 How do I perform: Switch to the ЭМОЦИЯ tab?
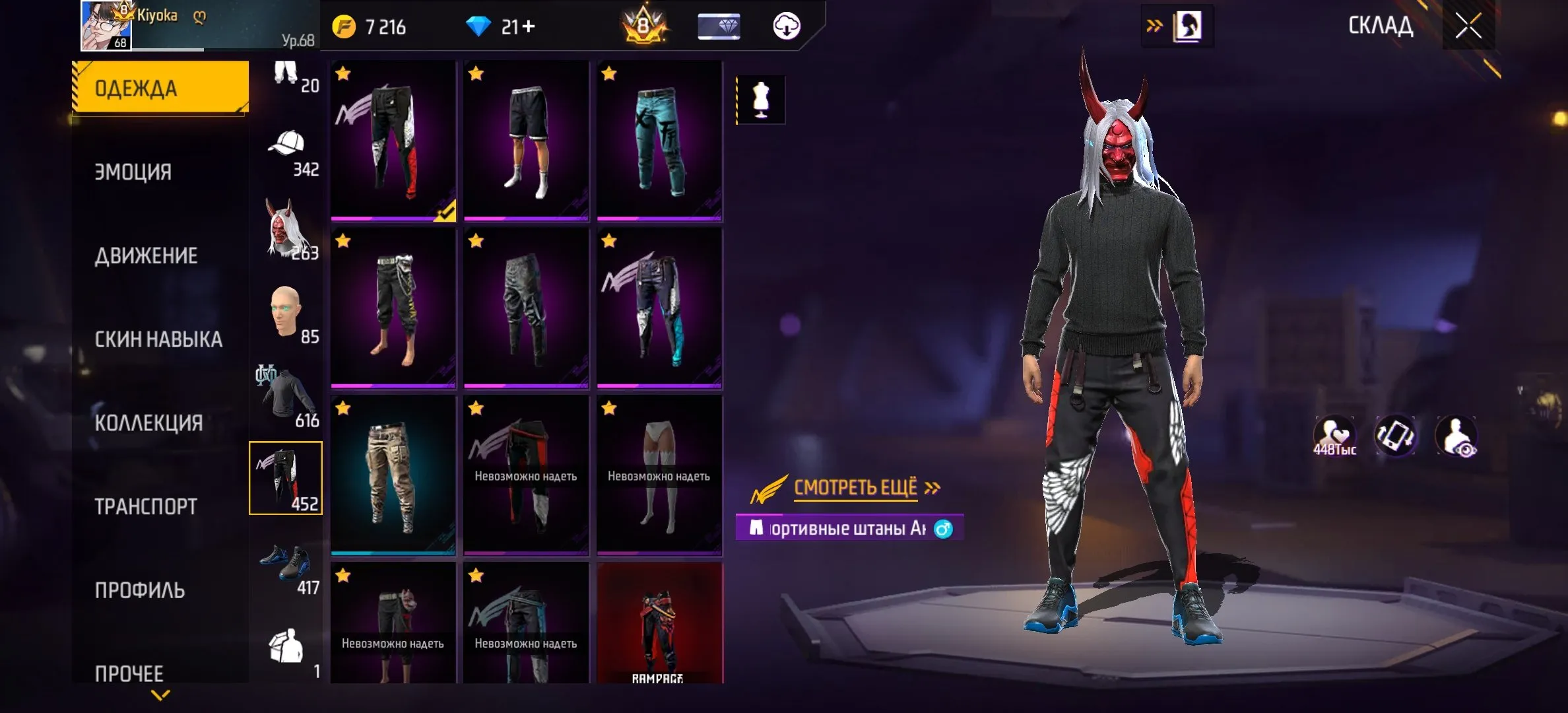pos(158,170)
